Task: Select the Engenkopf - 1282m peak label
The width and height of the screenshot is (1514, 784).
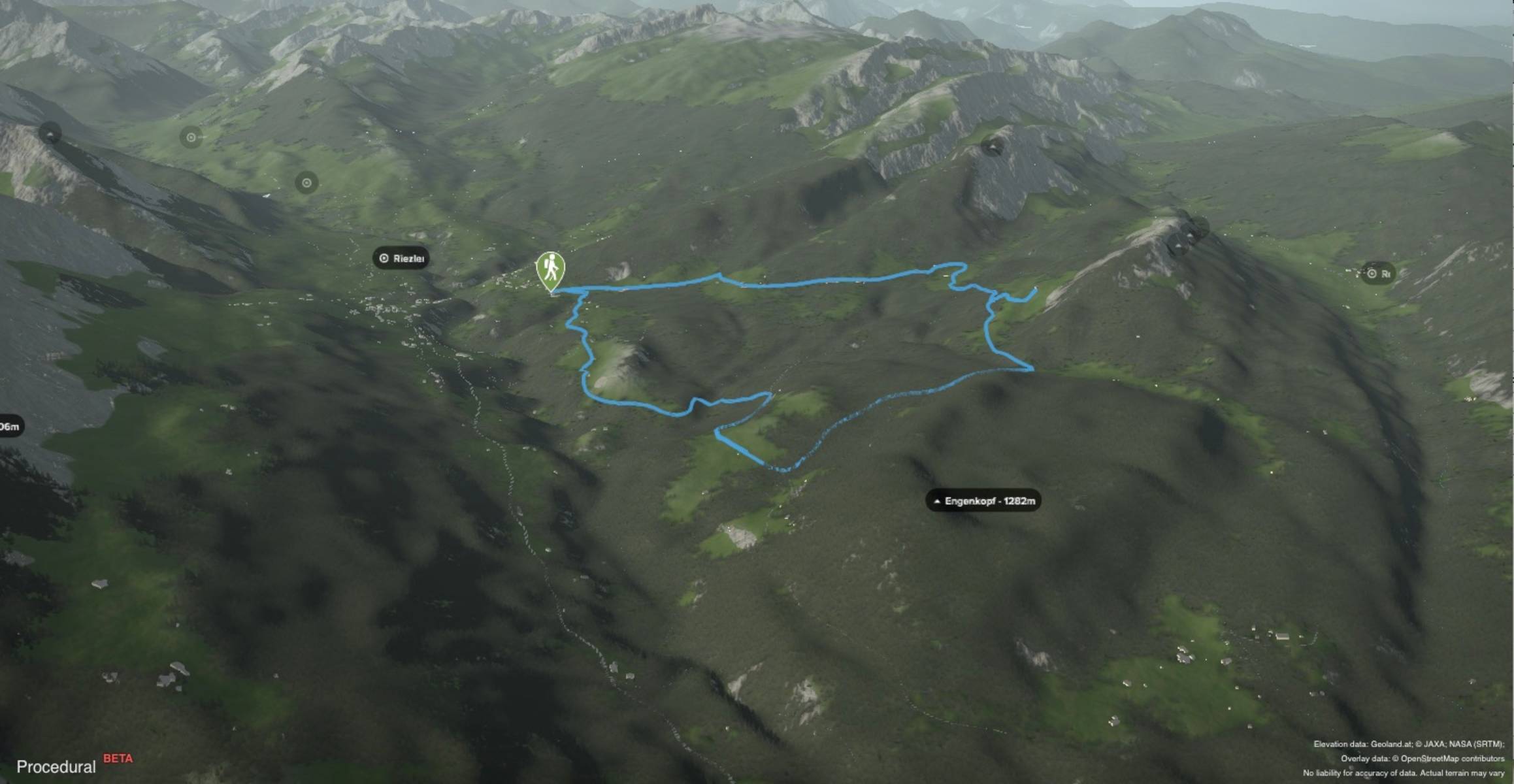Action: (983, 501)
